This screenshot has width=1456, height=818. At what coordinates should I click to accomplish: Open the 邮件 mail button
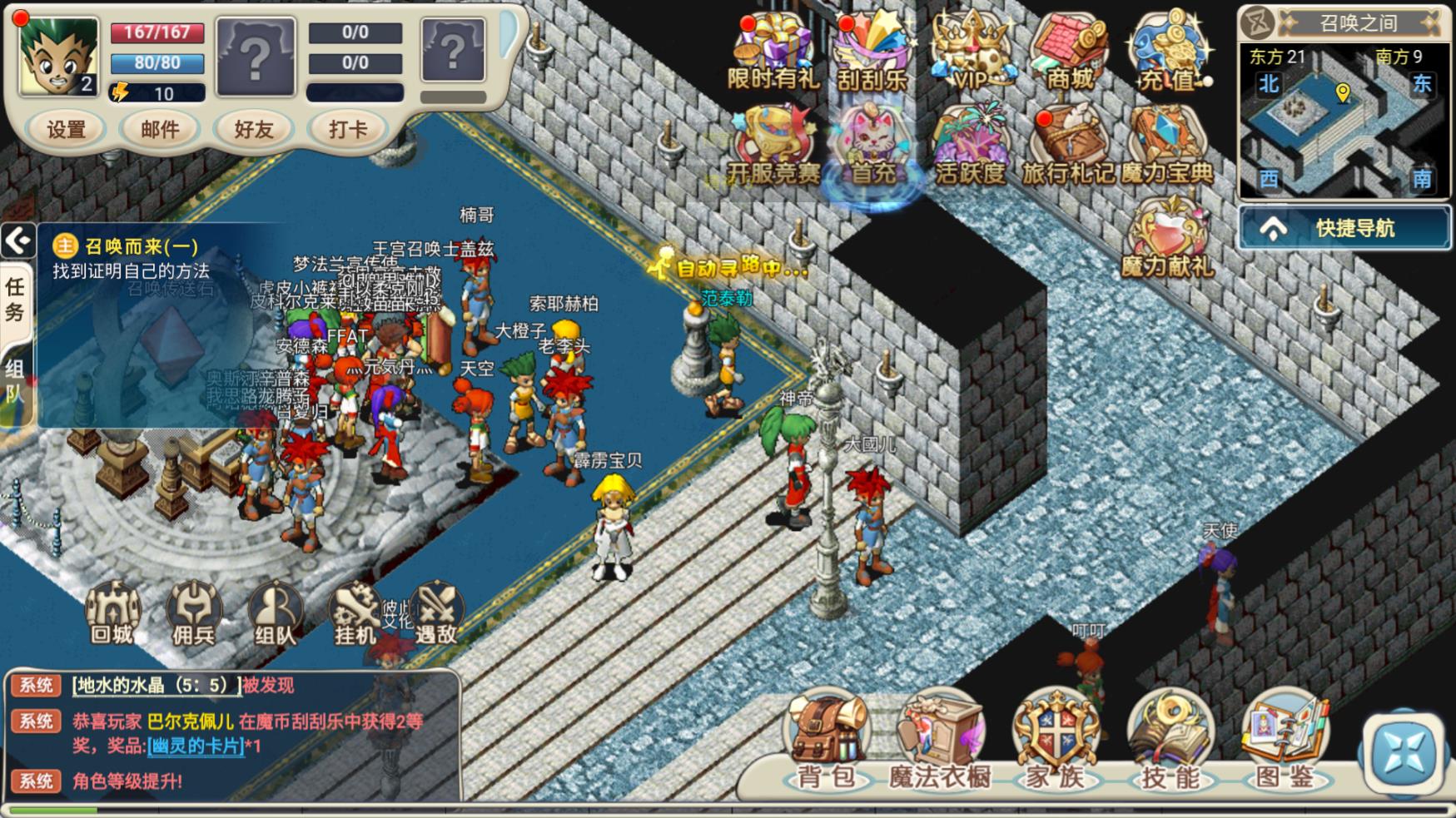[160, 130]
